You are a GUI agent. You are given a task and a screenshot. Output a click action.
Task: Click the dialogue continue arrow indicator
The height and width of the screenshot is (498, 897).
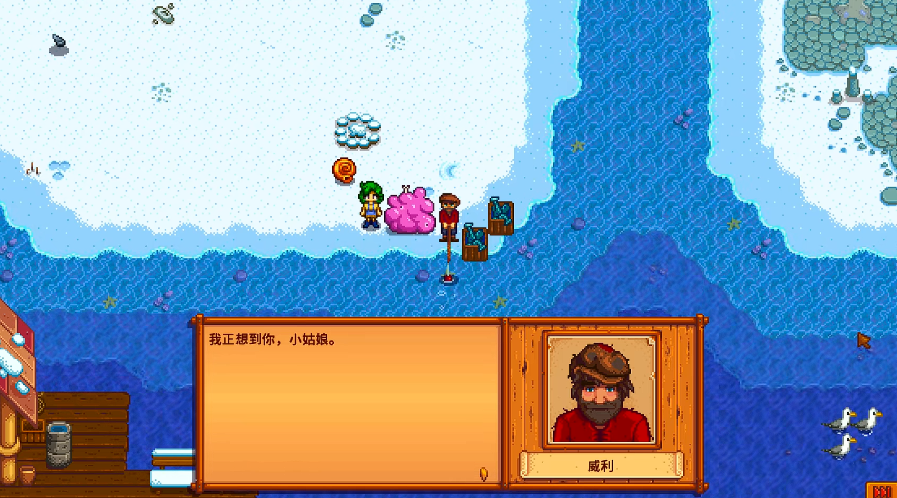(486, 472)
